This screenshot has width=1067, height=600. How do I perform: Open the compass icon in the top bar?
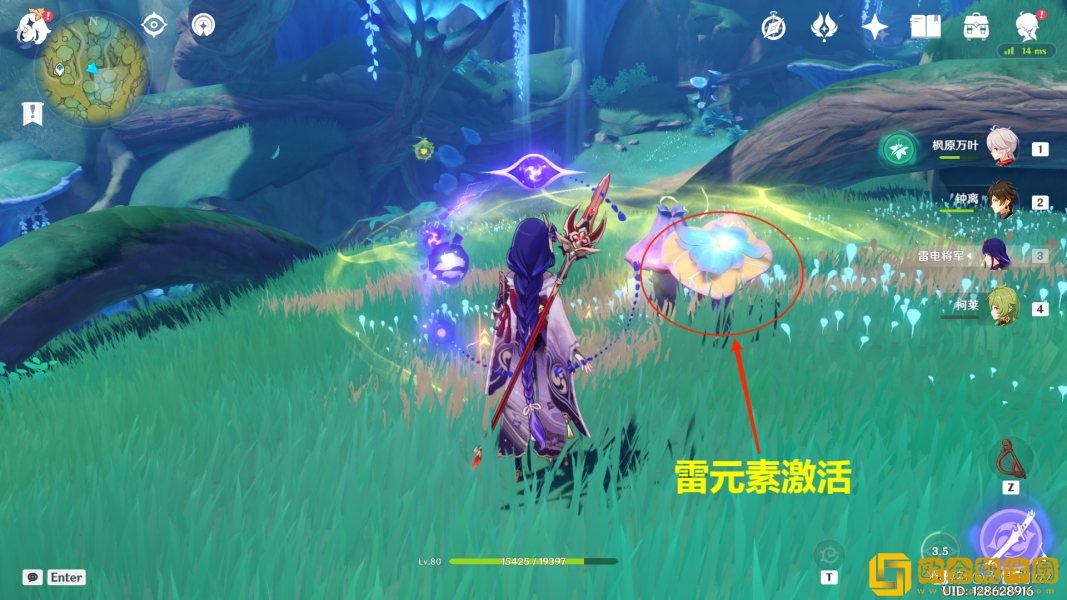[x=773, y=27]
